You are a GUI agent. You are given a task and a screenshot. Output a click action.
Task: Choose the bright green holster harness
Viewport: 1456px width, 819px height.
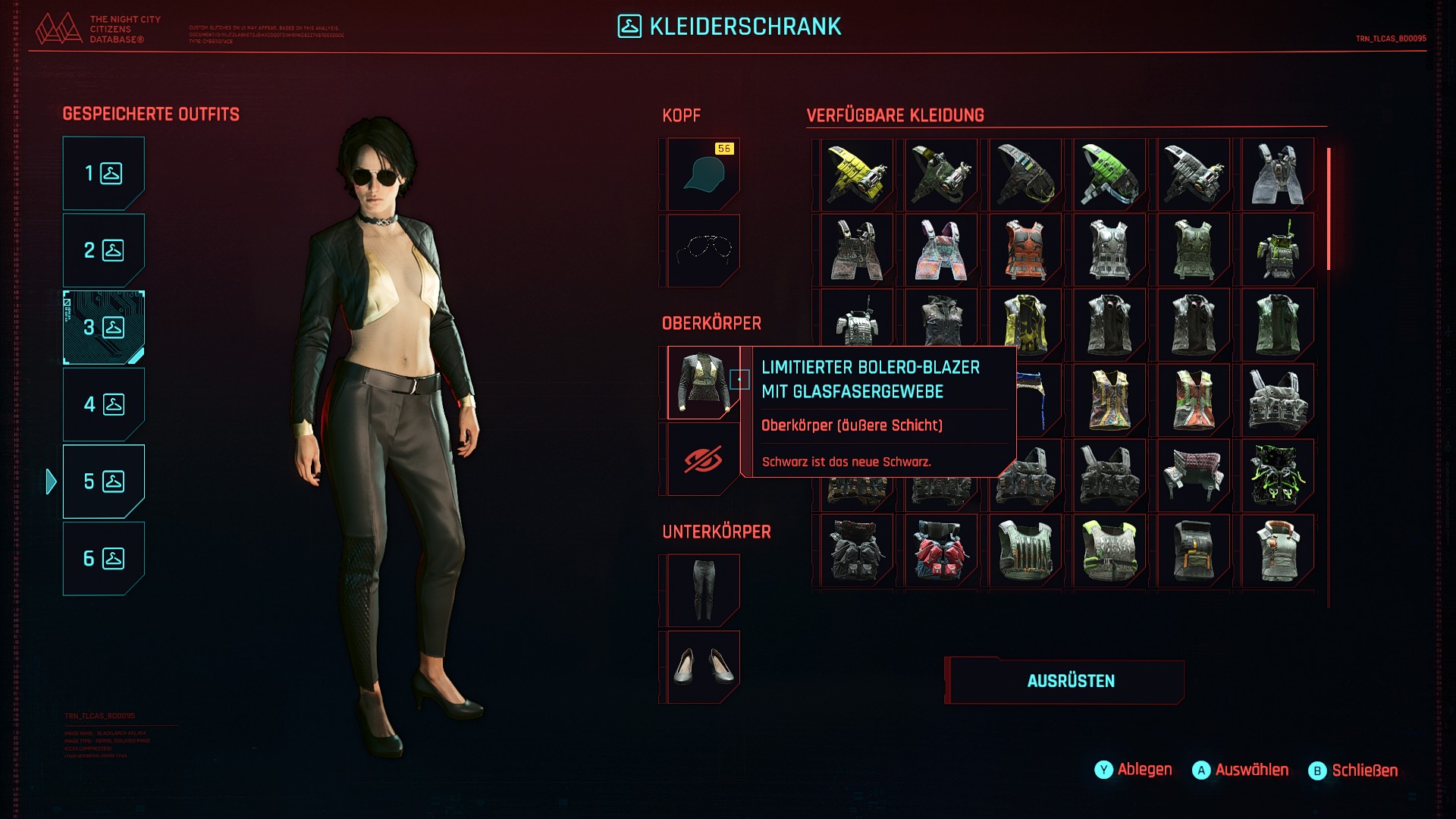1109,174
